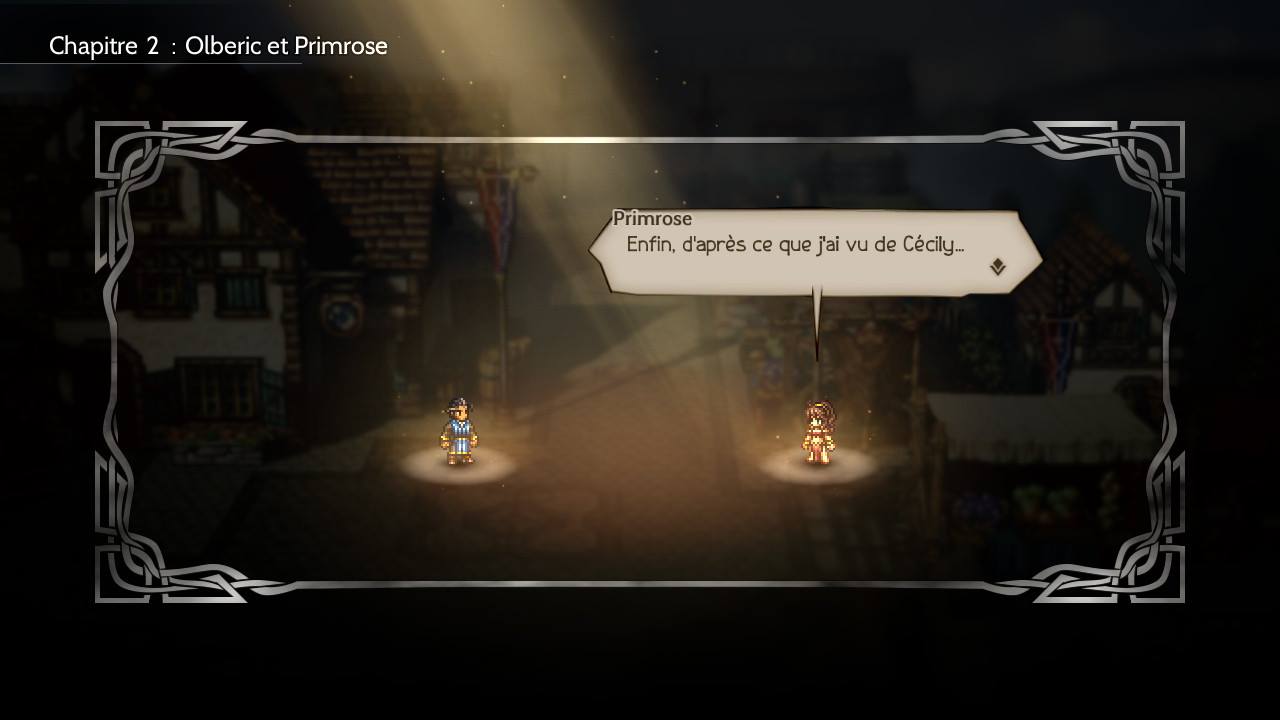Toggle the spotlight under Primrose
Viewport: 1280px width, 720px height.
[x=817, y=472]
